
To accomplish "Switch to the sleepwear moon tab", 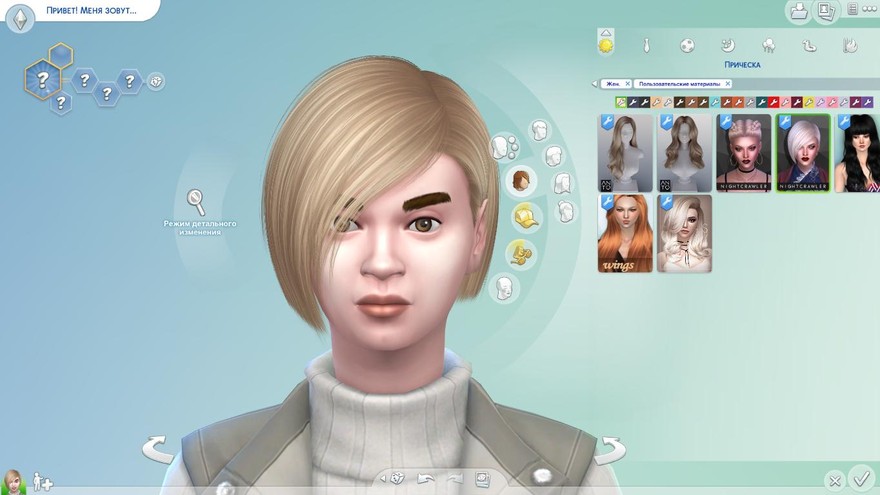I will click(x=728, y=45).
